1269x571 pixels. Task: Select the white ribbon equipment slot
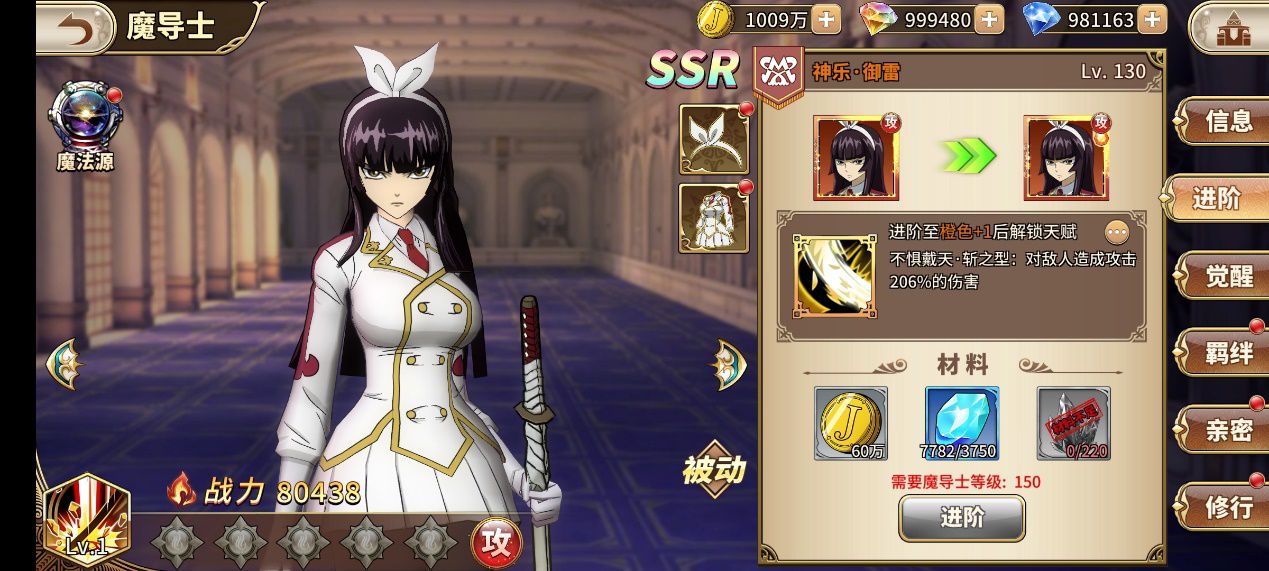coord(714,138)
